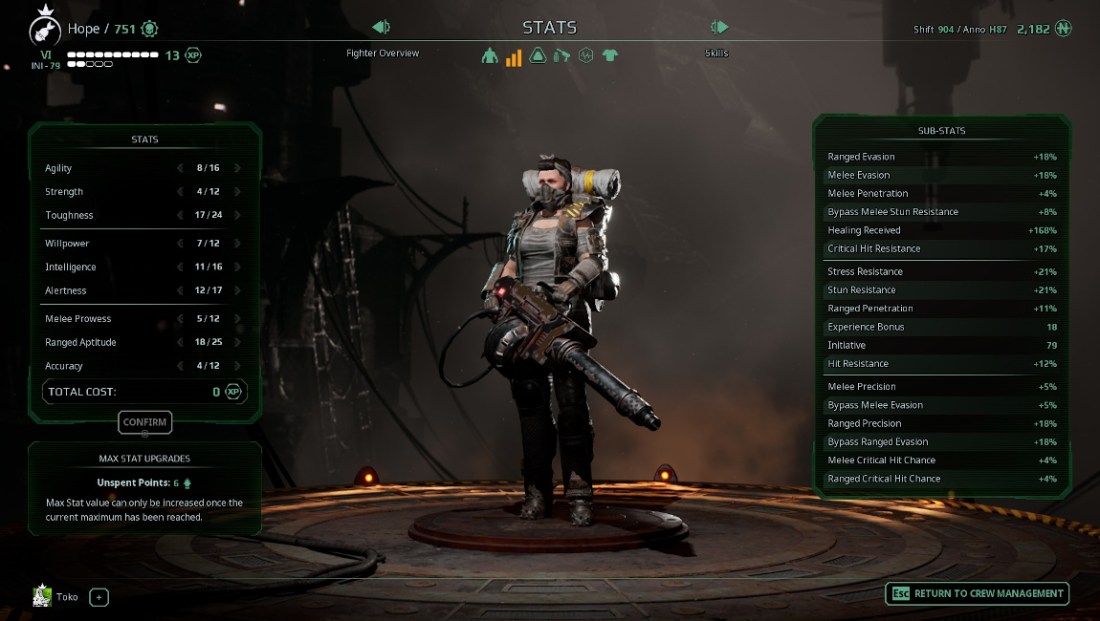
Task: Switch to the shirt outfit tab
Action: [x=610, y=56]
